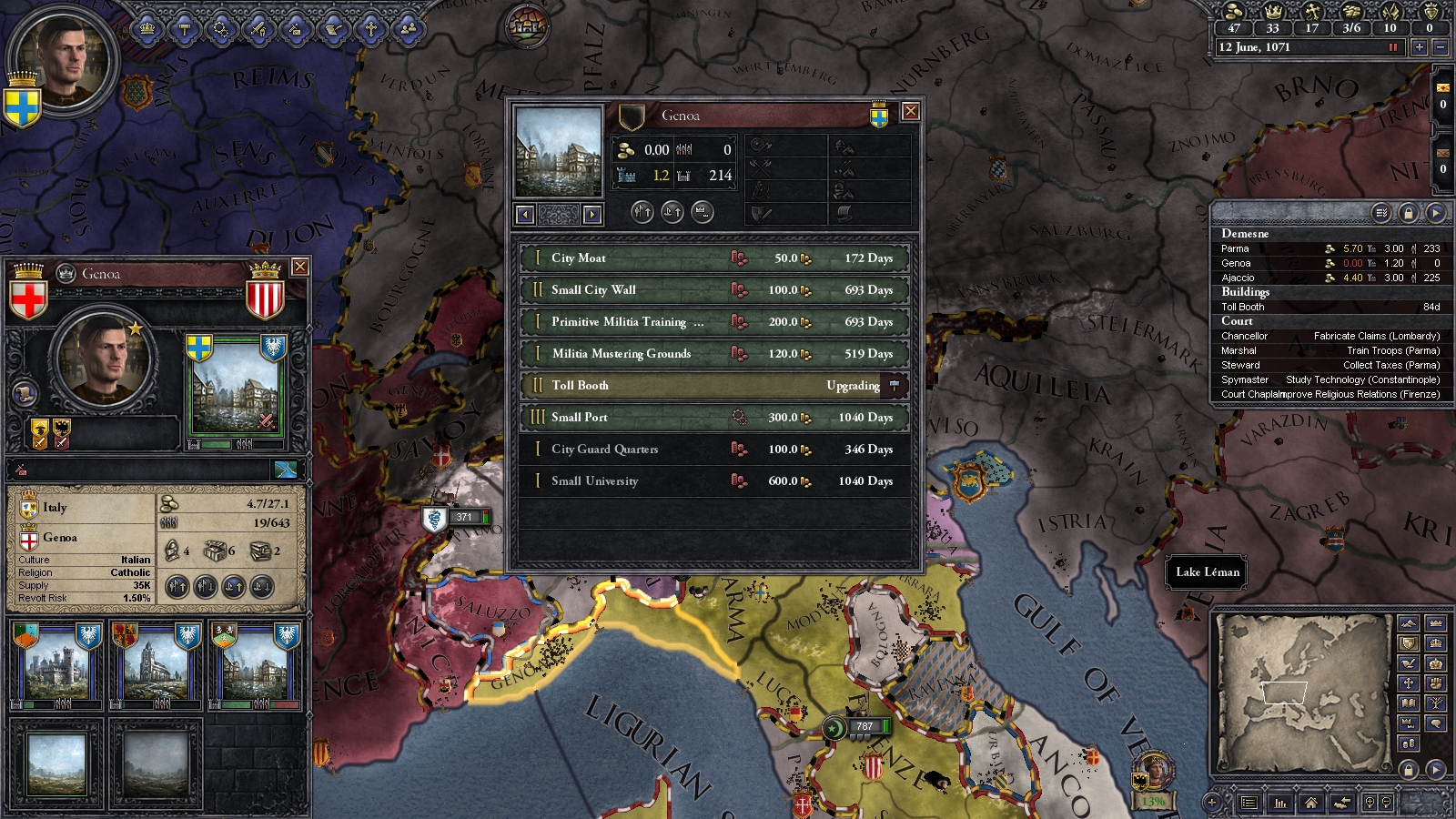Click the Europe minimap
The width and height of the screenshot is (1456, 819).
[1303, 692]
